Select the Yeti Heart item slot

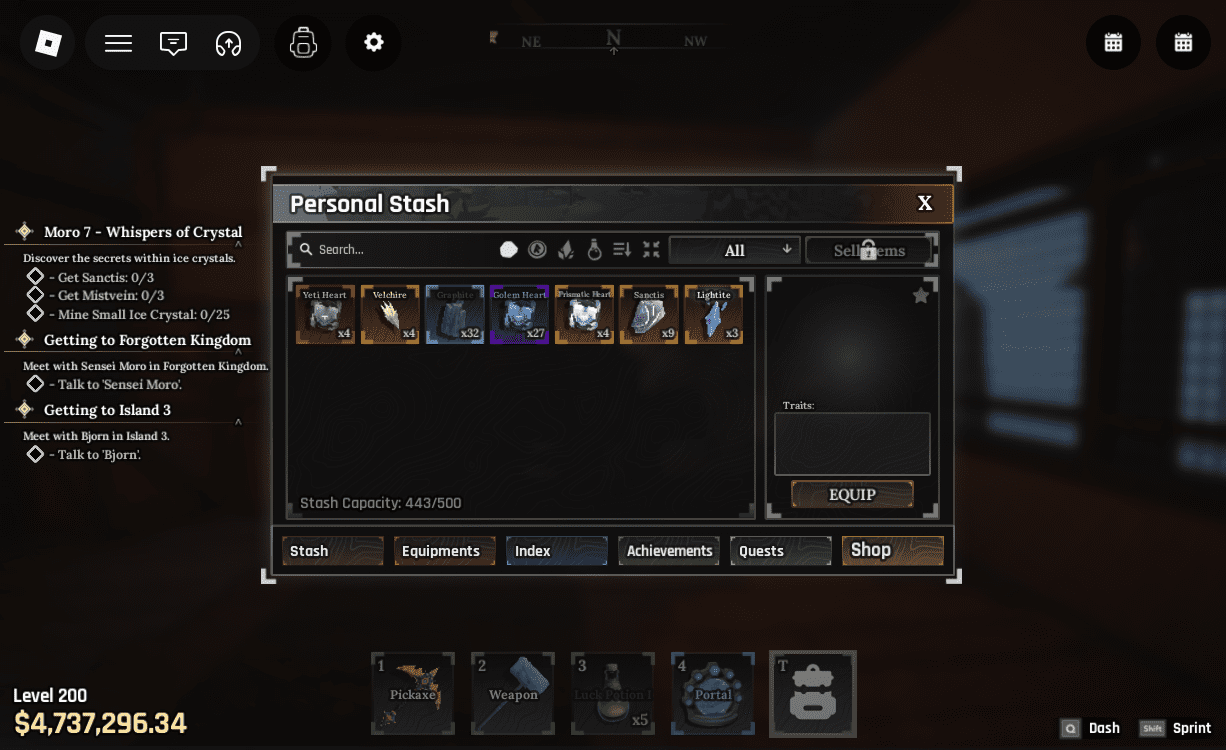point(325,315)
